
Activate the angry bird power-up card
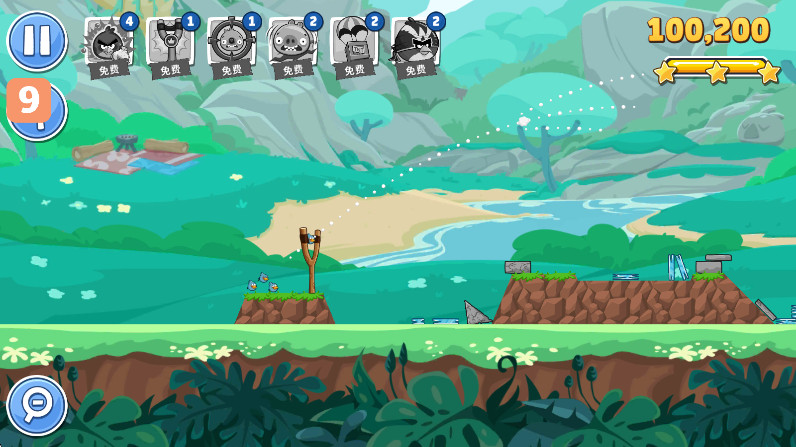(108, 44)
